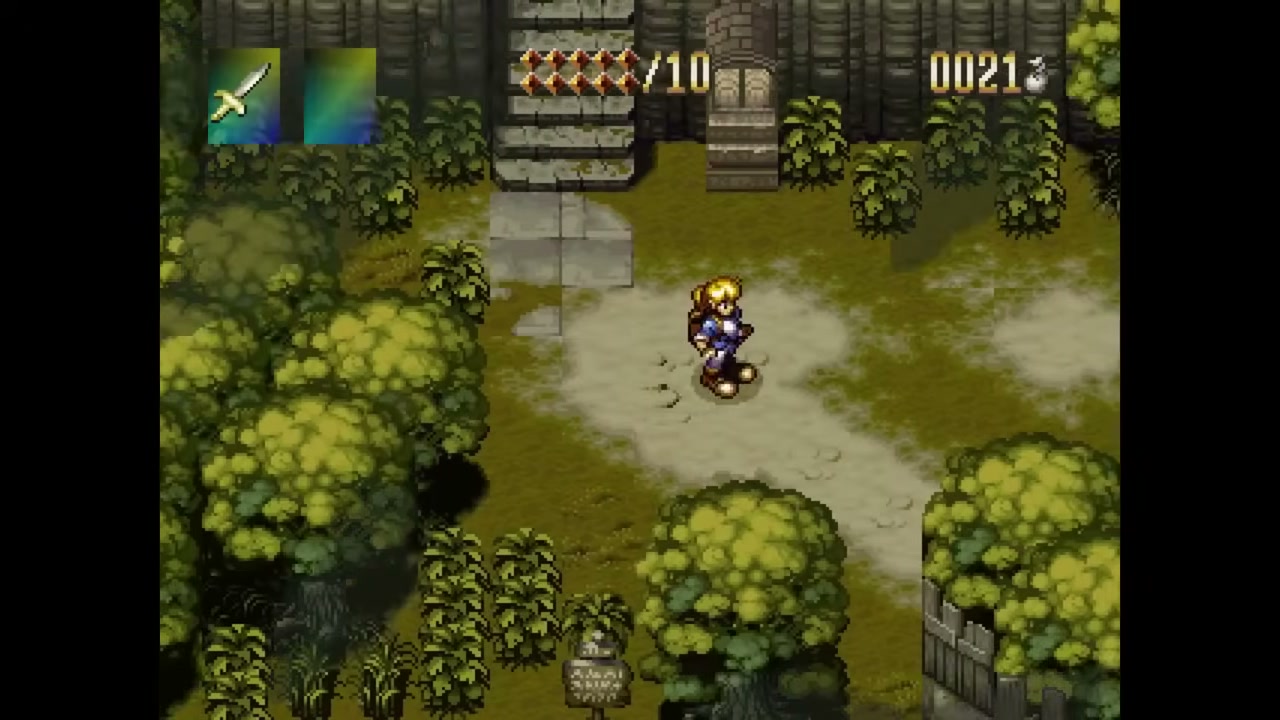Select the hero character sprite
The height and width of the screenshot is (720, 1280).
pyautogui.click(x=722, y=330)
